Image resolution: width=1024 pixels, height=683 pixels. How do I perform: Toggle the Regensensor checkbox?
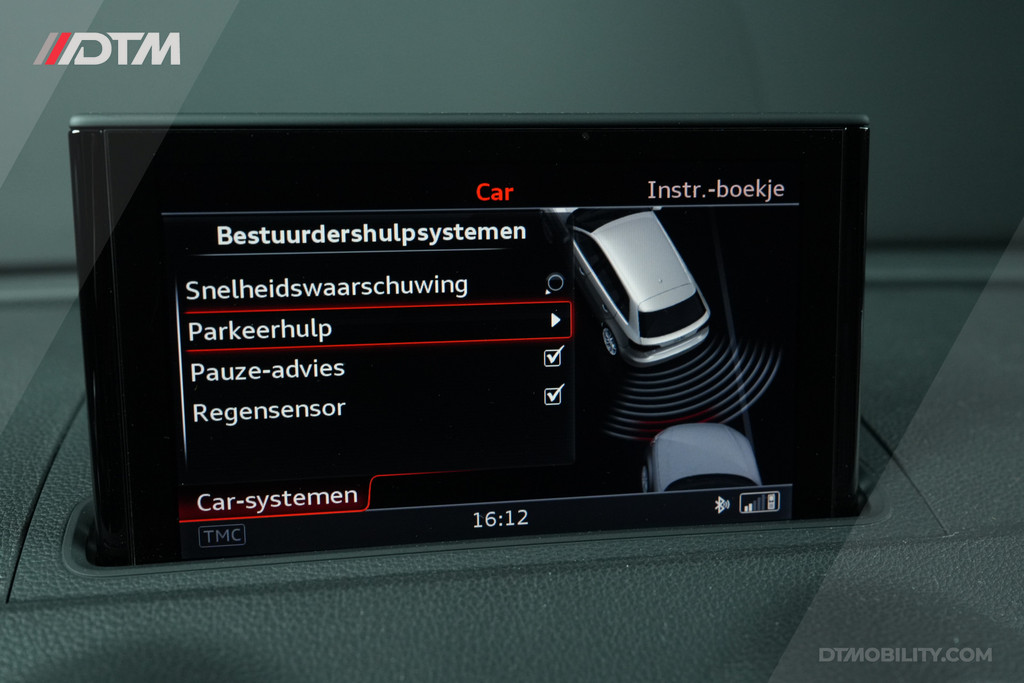[x=553, y=396]
